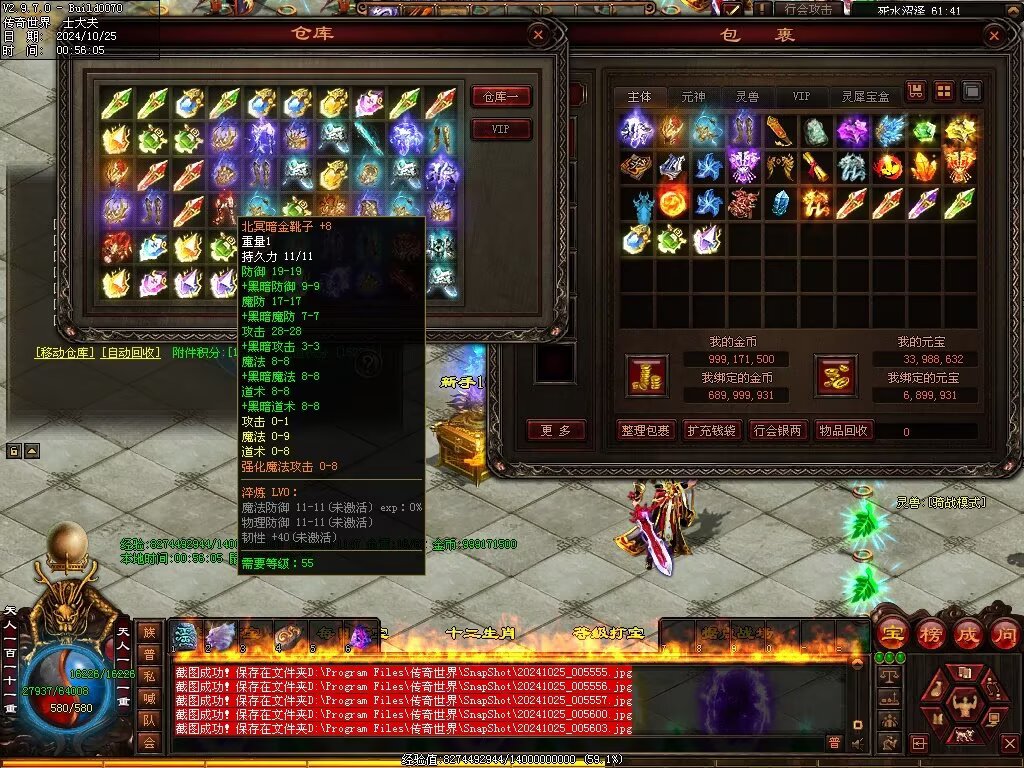The width and height of the screenshot is (1024, 768).
Task: Open the VIP warehouse page
Action: coord(500,130)
